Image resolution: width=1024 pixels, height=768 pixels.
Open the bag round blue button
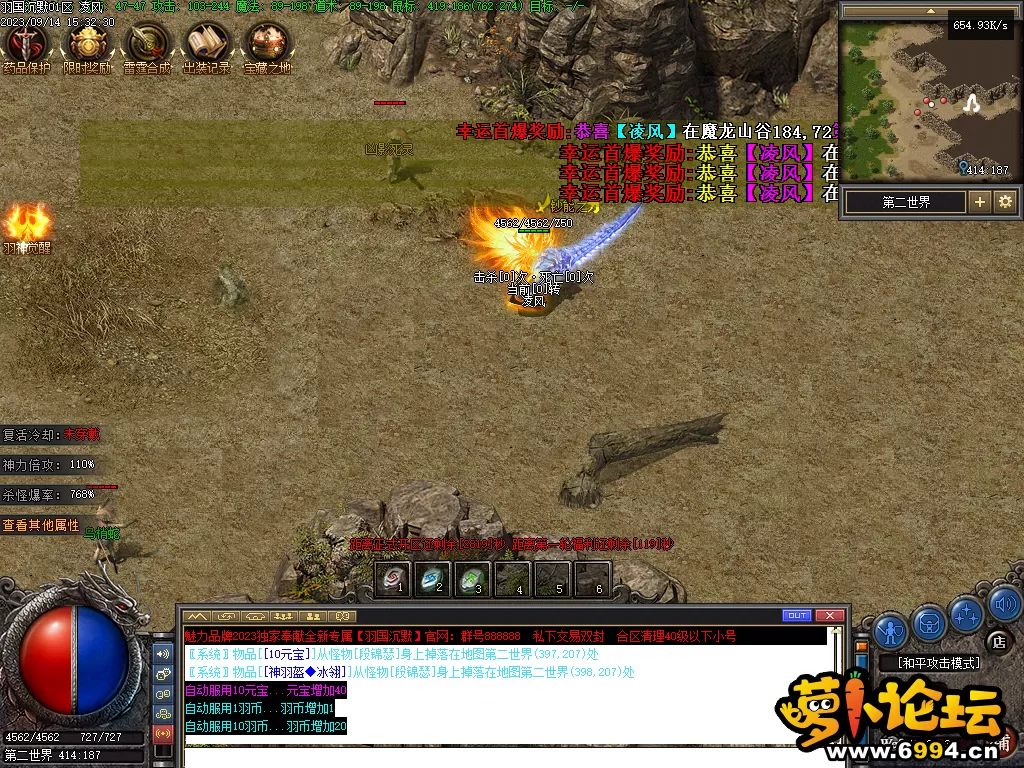(x=929, y=622)
